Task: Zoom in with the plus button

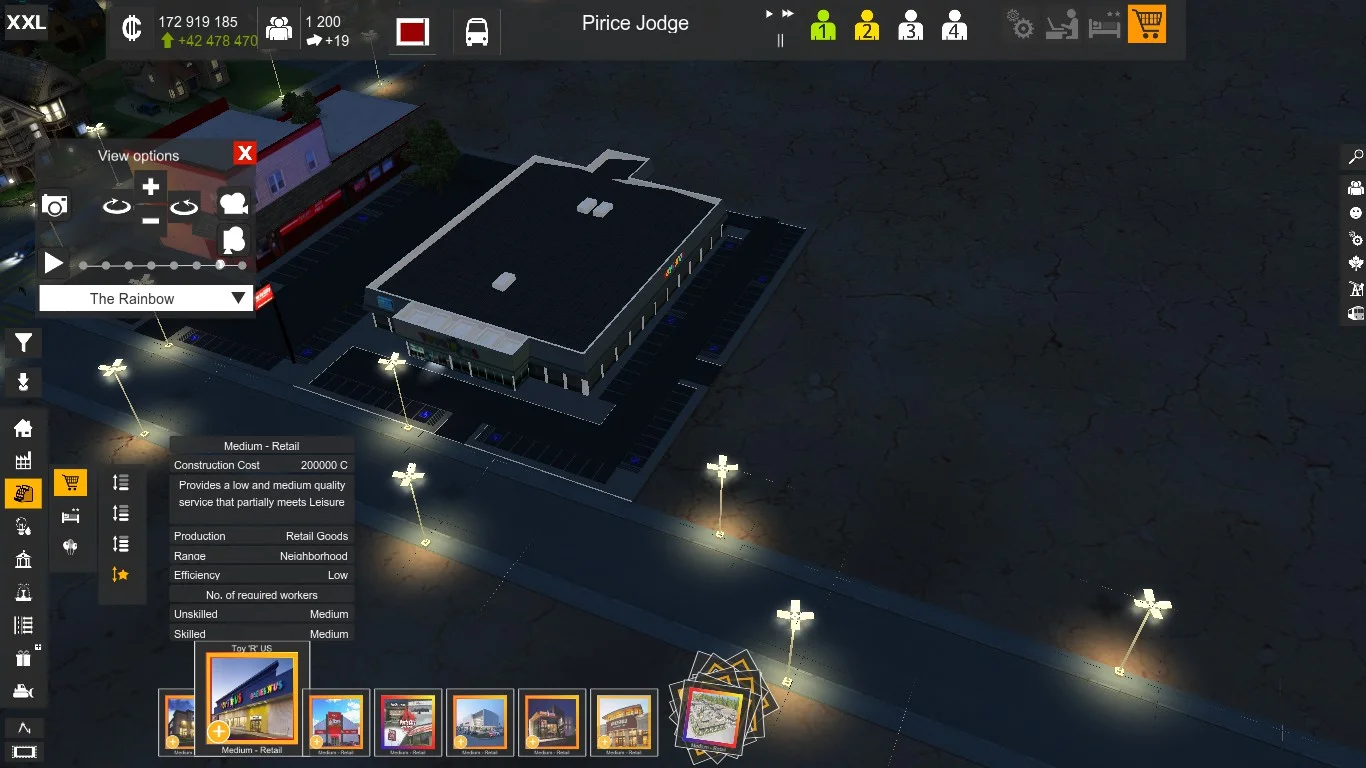Action: 150,187
